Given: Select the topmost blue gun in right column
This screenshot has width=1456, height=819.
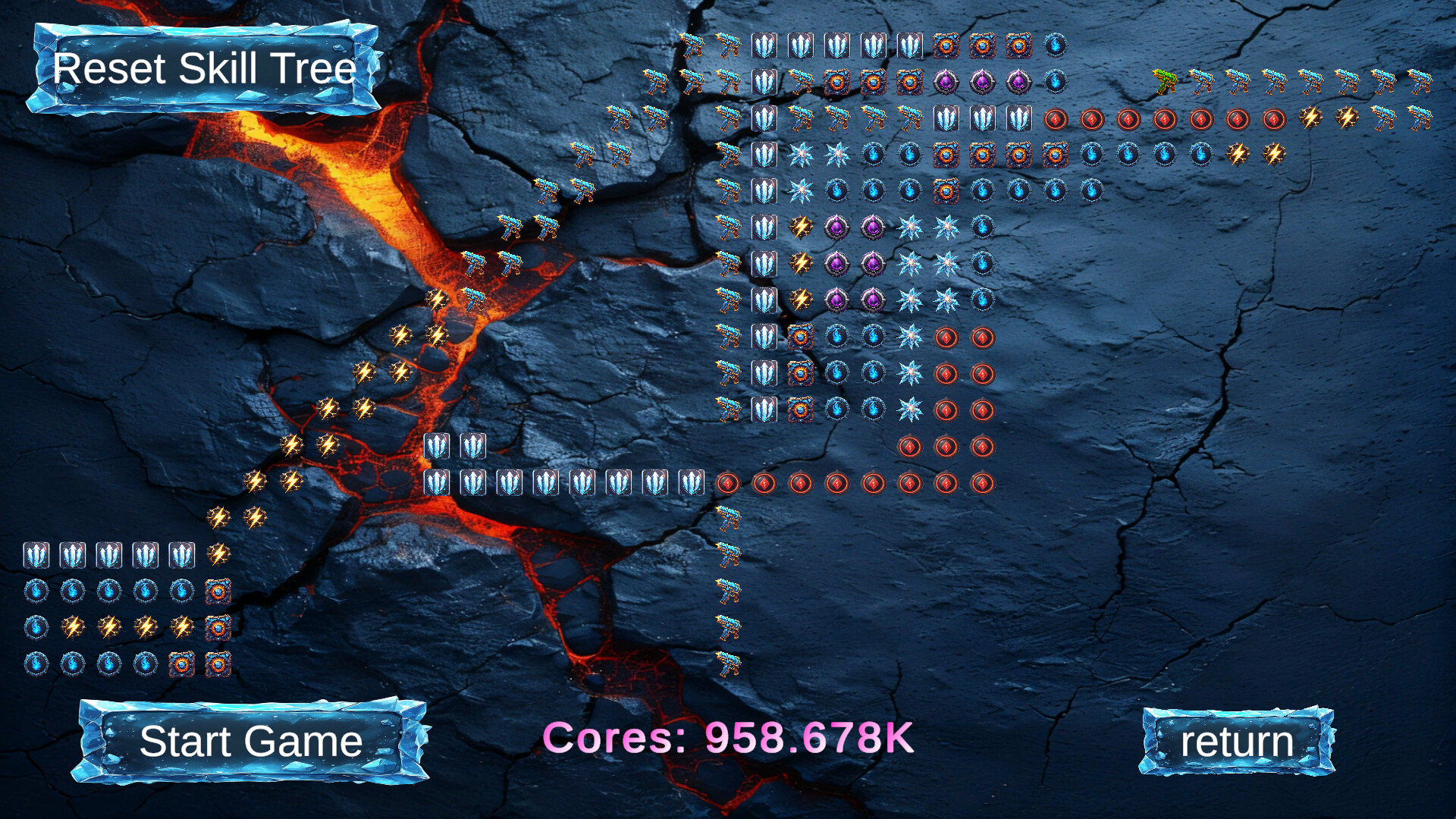Looking at the screenshot, I should (x=730, y=45).
